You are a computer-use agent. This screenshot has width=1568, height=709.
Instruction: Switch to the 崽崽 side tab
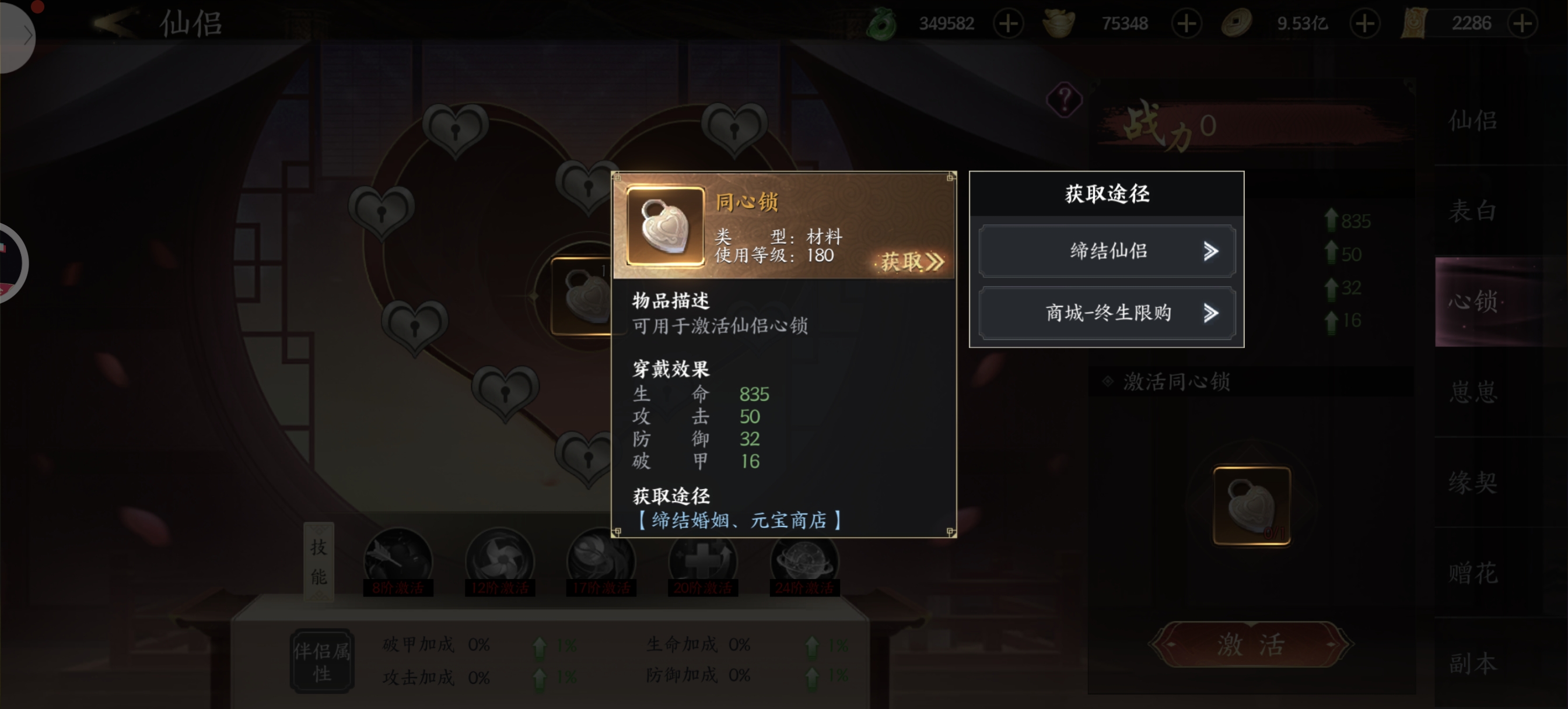tap(1472, 391)
